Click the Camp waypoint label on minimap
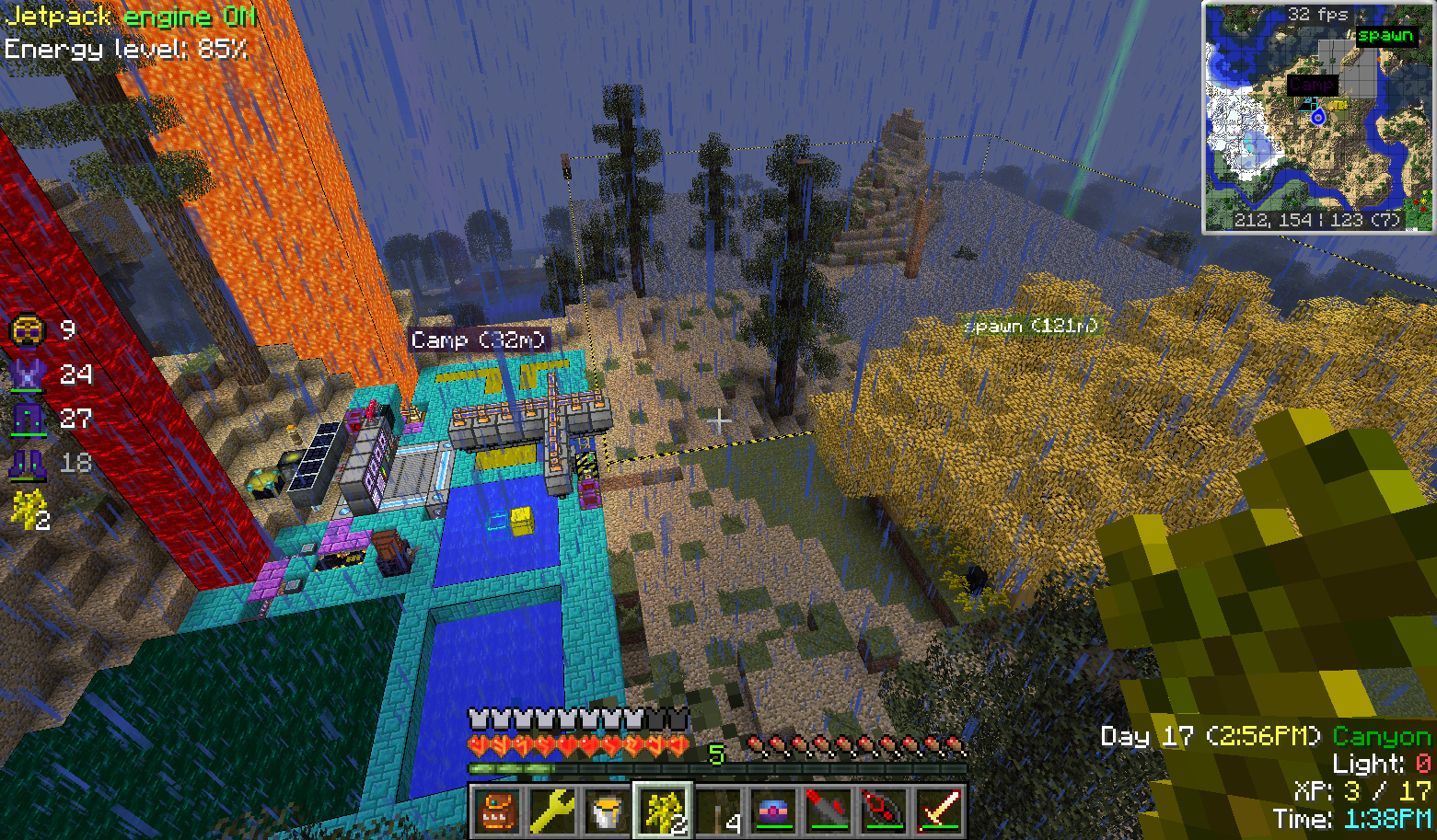The width and height of the screenshot is (1437, 840). (1312, 85)
